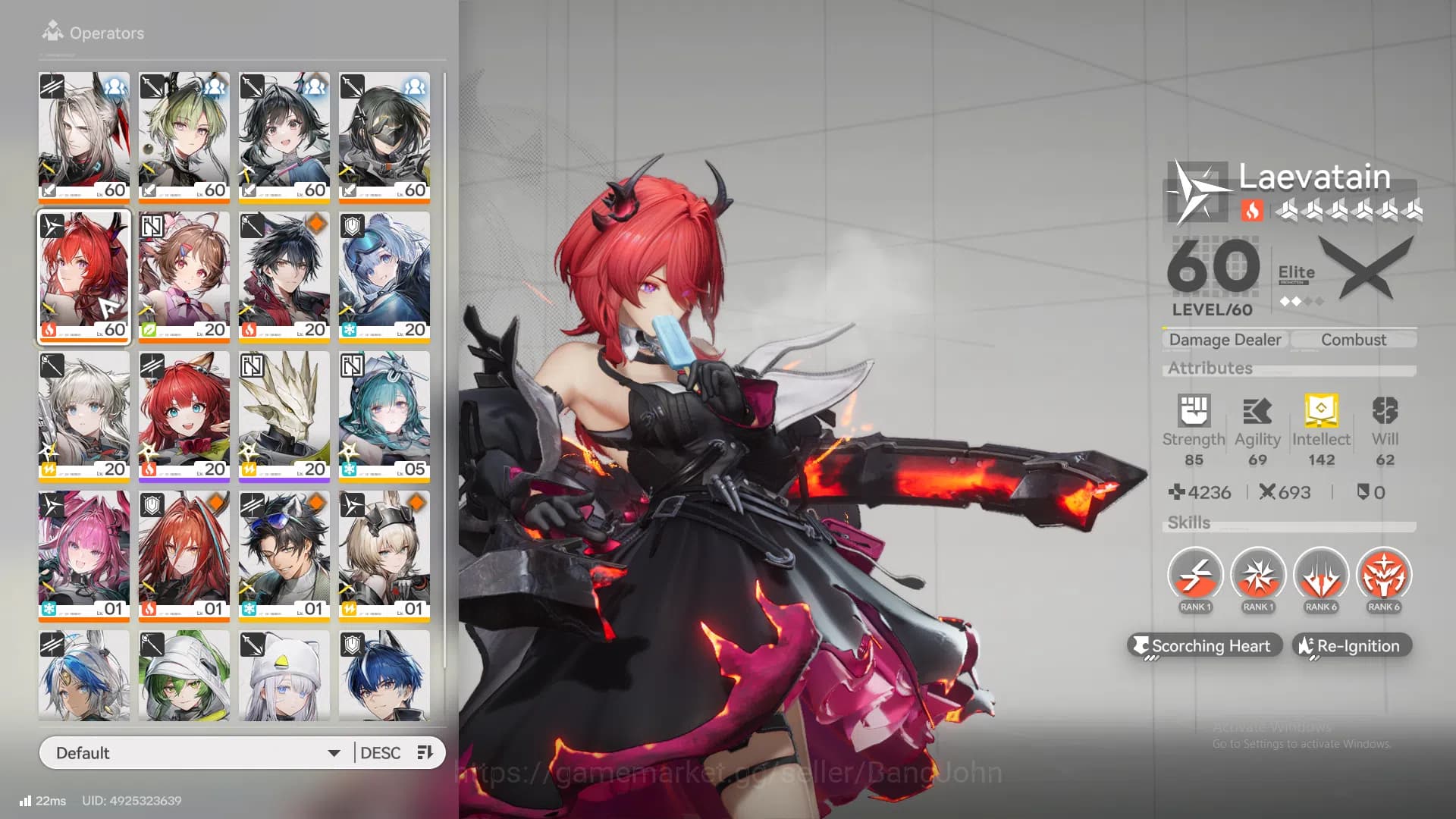
Task: Click Laevatain's fire element icon
Action: coord(1252,211)
